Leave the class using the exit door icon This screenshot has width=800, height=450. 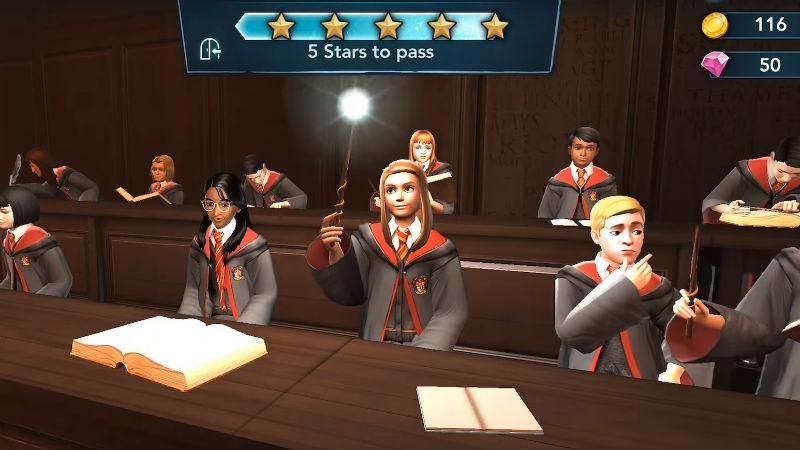pos(211,50)
